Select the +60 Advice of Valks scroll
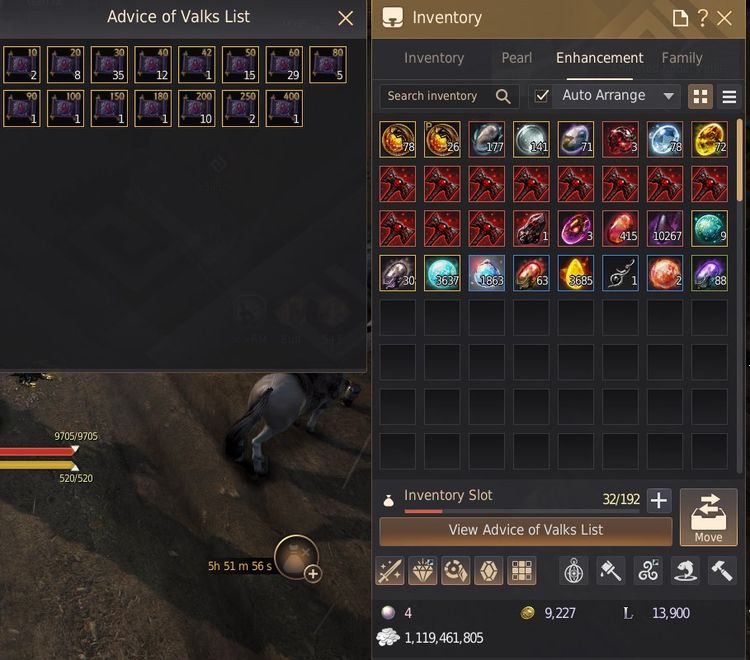 click(x=285, y=63)
